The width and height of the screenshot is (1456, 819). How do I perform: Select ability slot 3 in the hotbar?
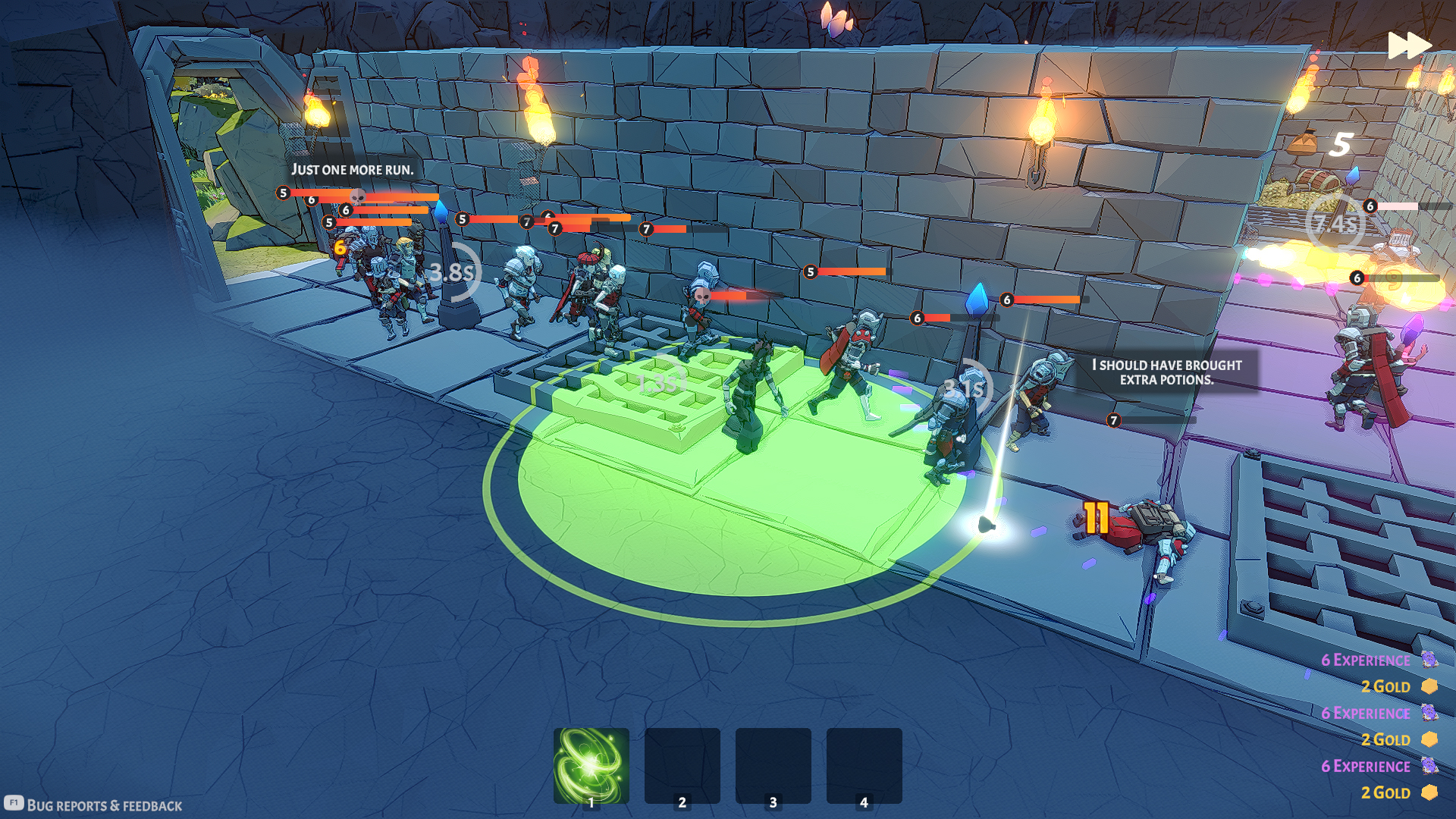tap(773, 767)
